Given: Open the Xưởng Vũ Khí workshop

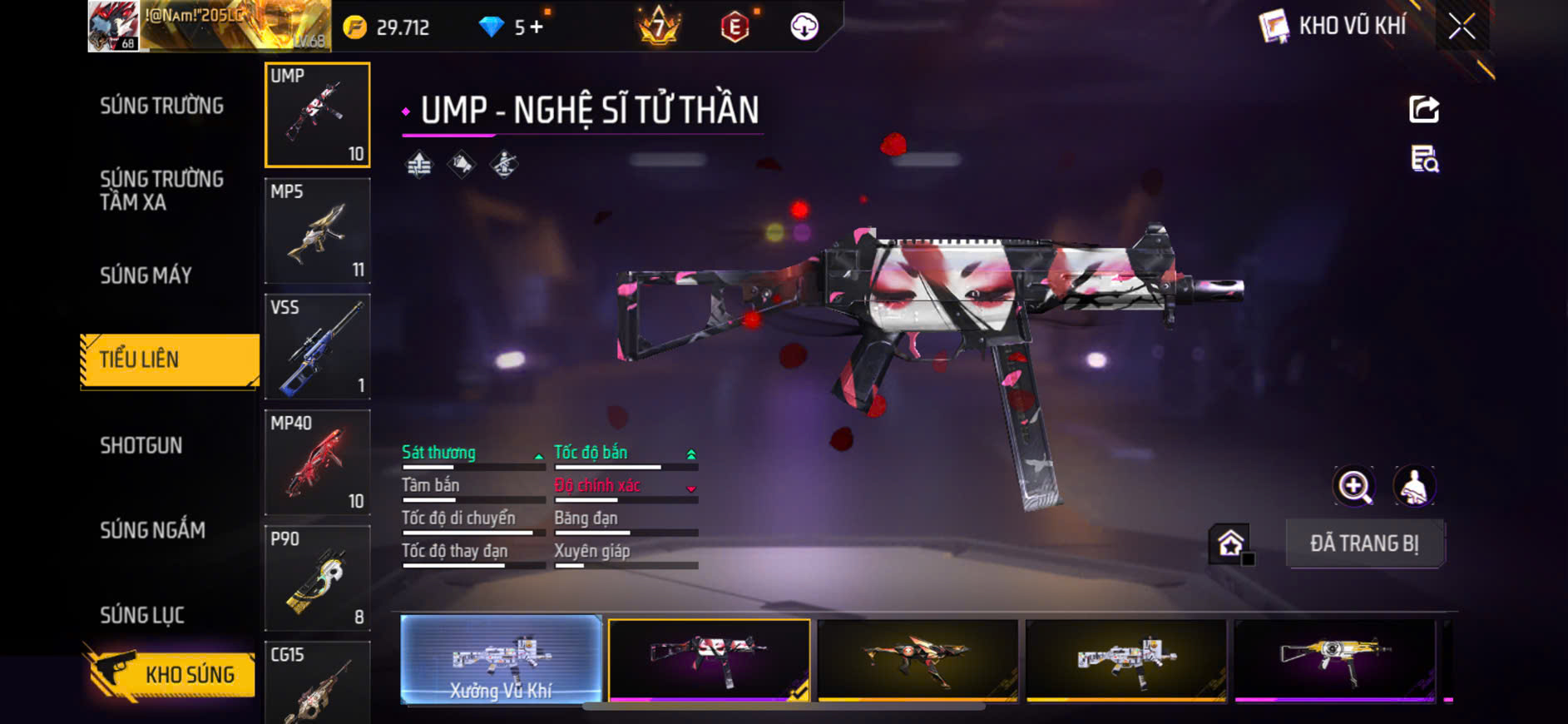Looking at the screenshot, I should coord(501,660).
